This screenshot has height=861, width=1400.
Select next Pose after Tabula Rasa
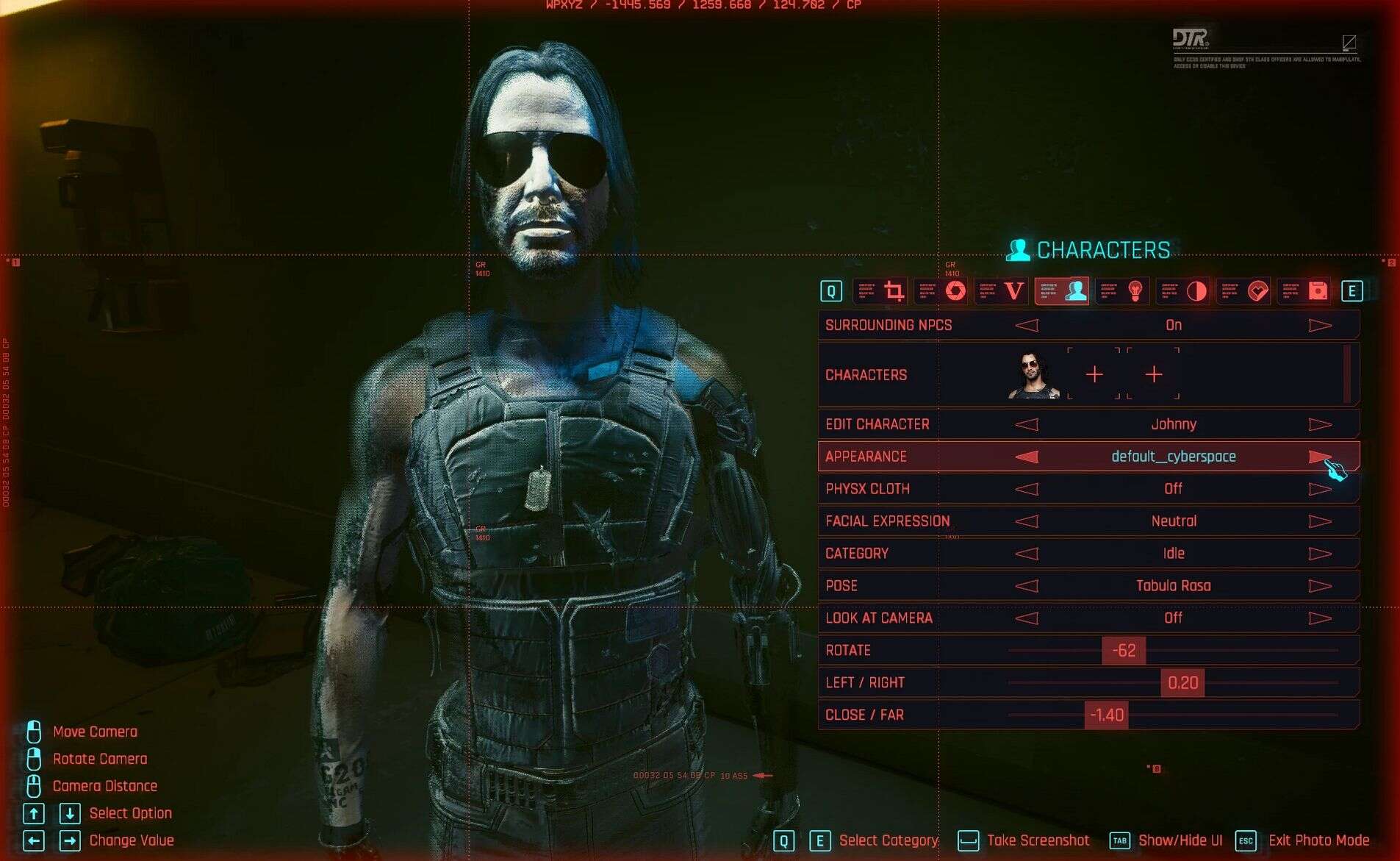(1320, 586)
